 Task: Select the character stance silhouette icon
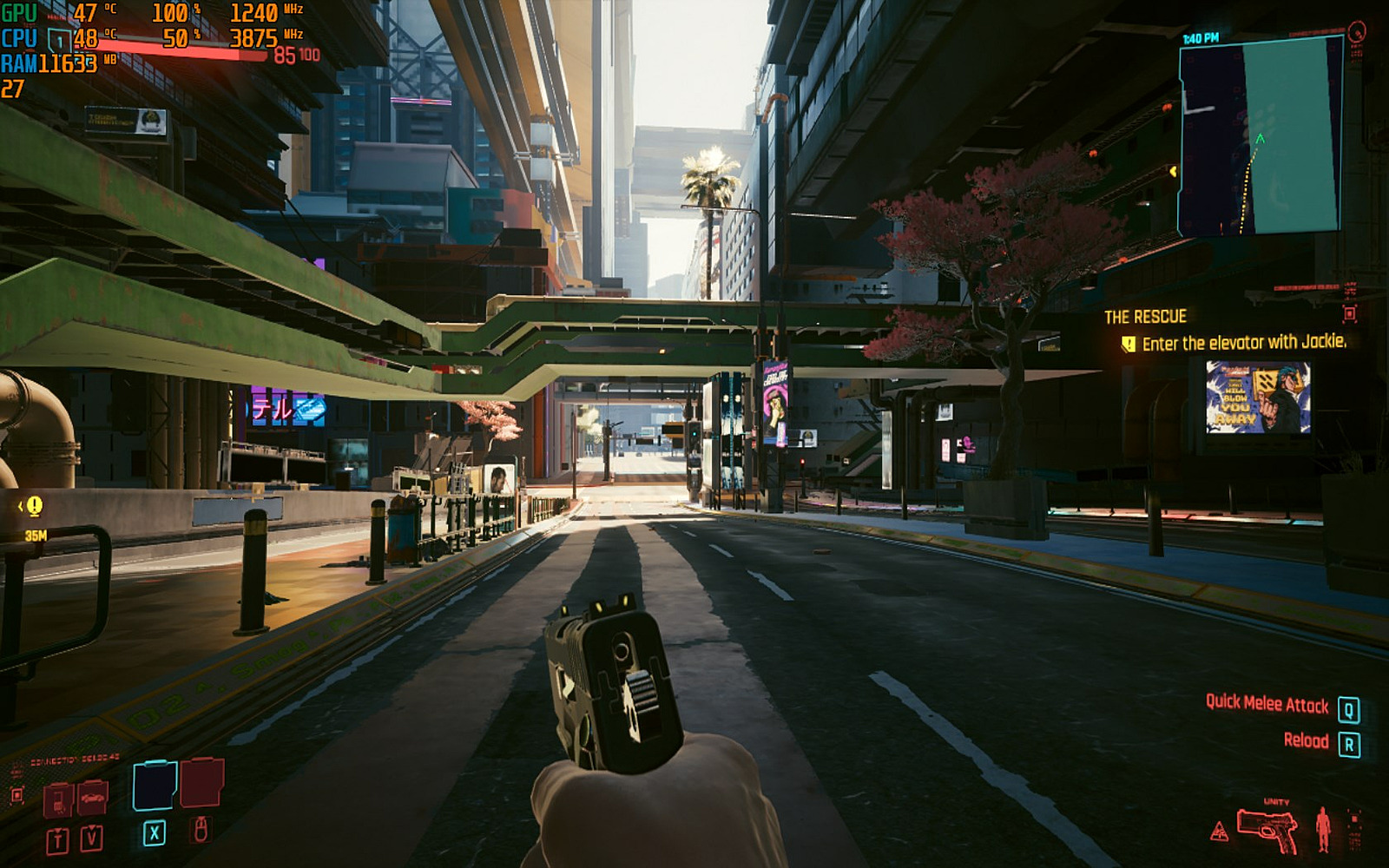pos(1323,829)
